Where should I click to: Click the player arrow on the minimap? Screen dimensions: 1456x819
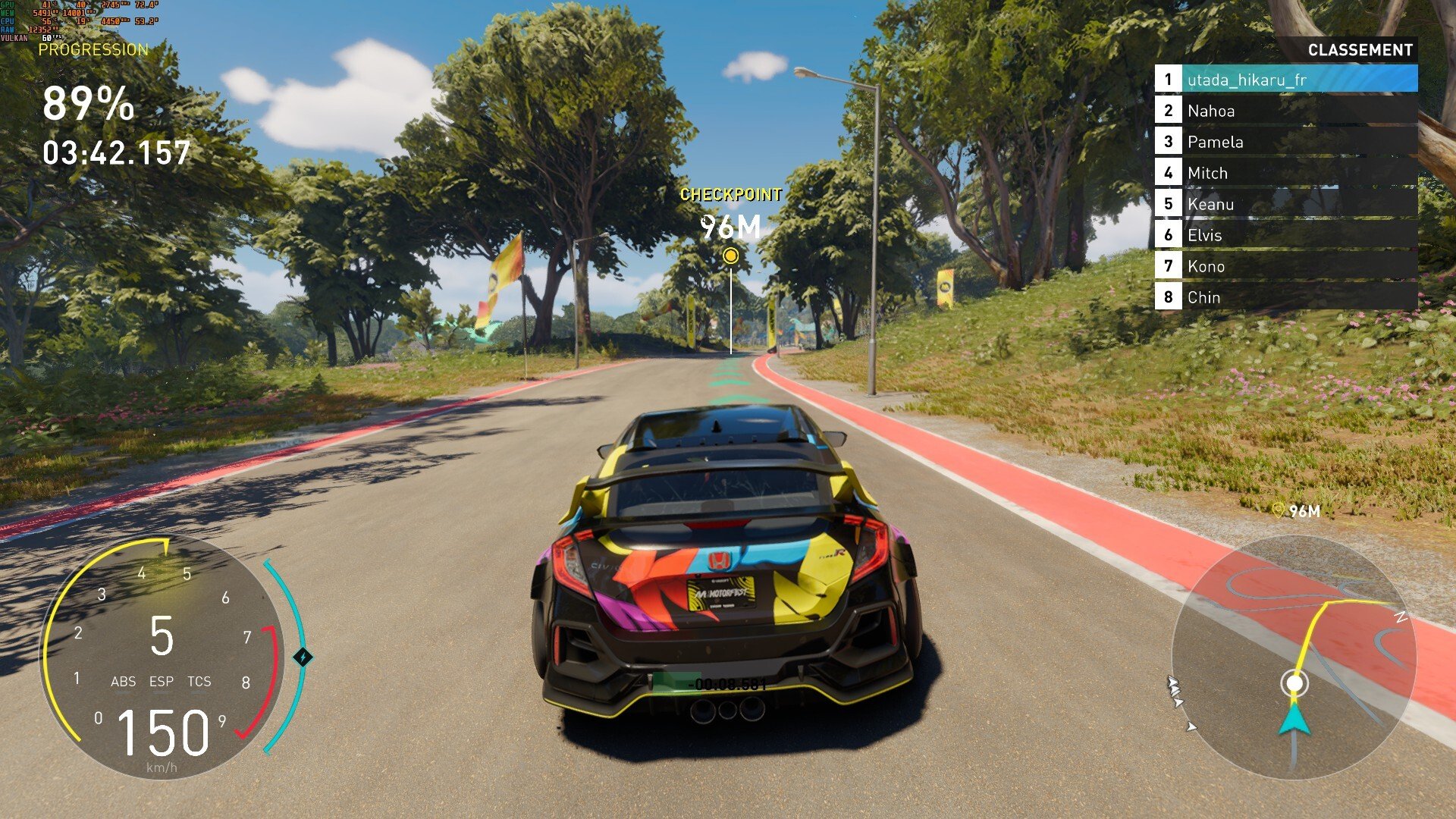(1294, 718)
